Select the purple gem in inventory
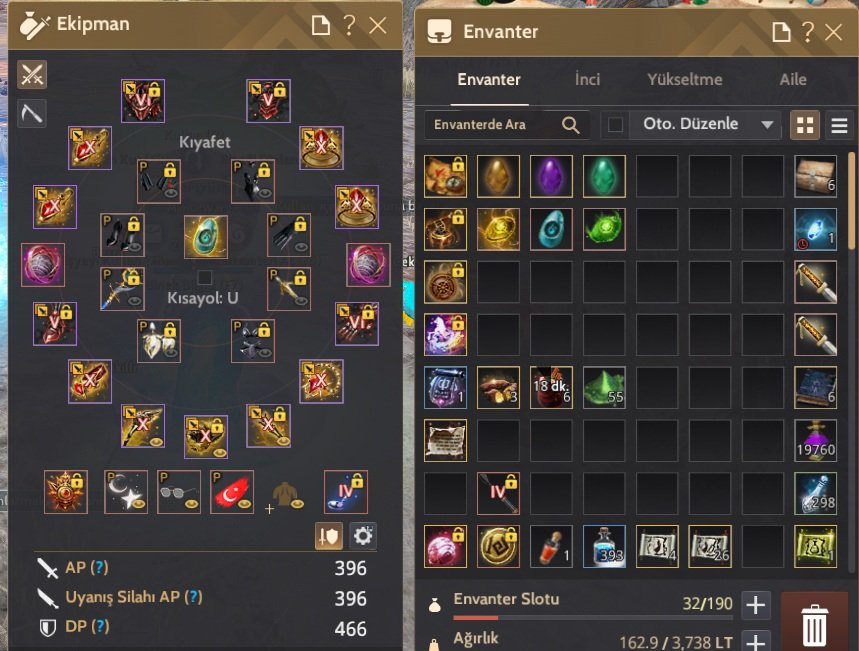 tap(551, 176)
